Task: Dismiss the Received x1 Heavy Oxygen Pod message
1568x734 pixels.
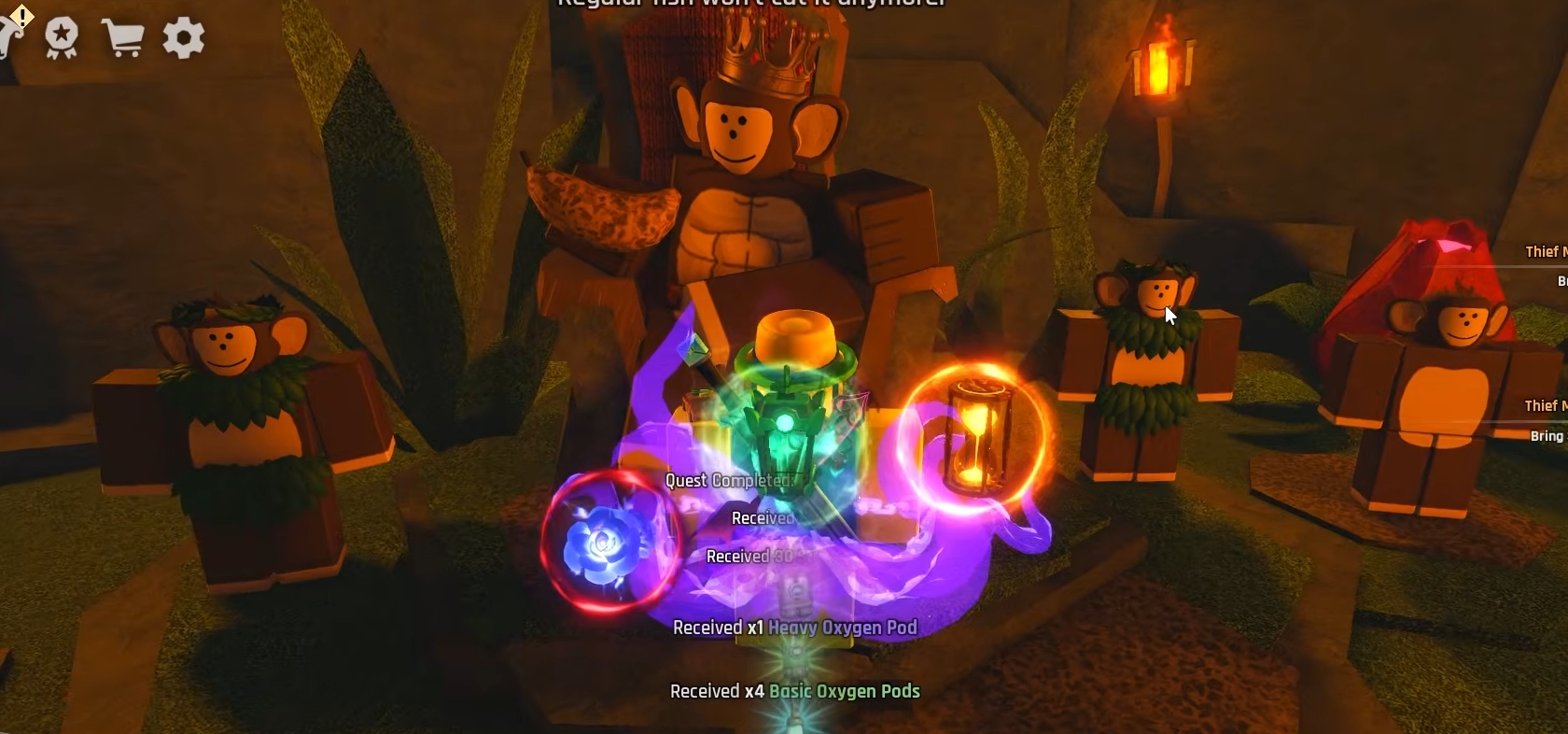Action: coord(794,628)
